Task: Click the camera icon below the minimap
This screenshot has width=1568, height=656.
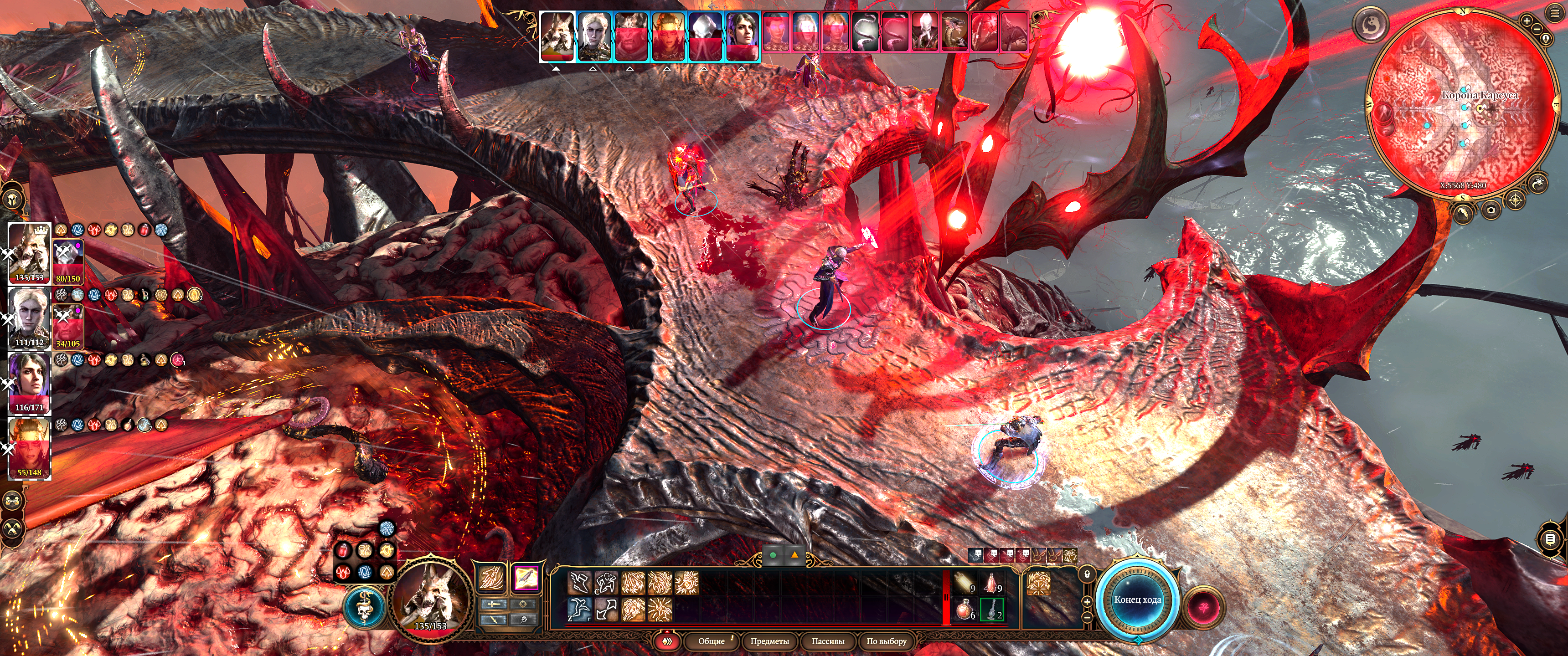Action: coord(1491,210)
